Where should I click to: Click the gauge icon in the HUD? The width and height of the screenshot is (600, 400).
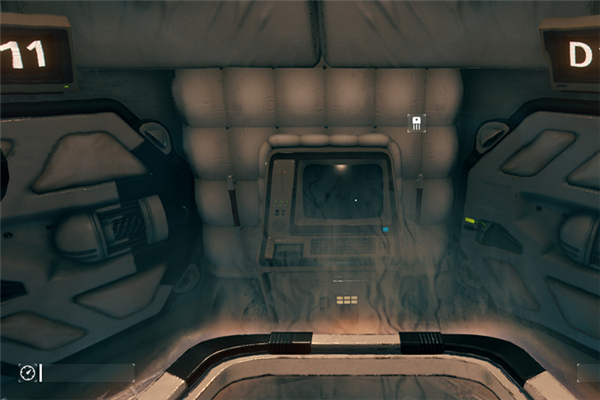(27, 373)
